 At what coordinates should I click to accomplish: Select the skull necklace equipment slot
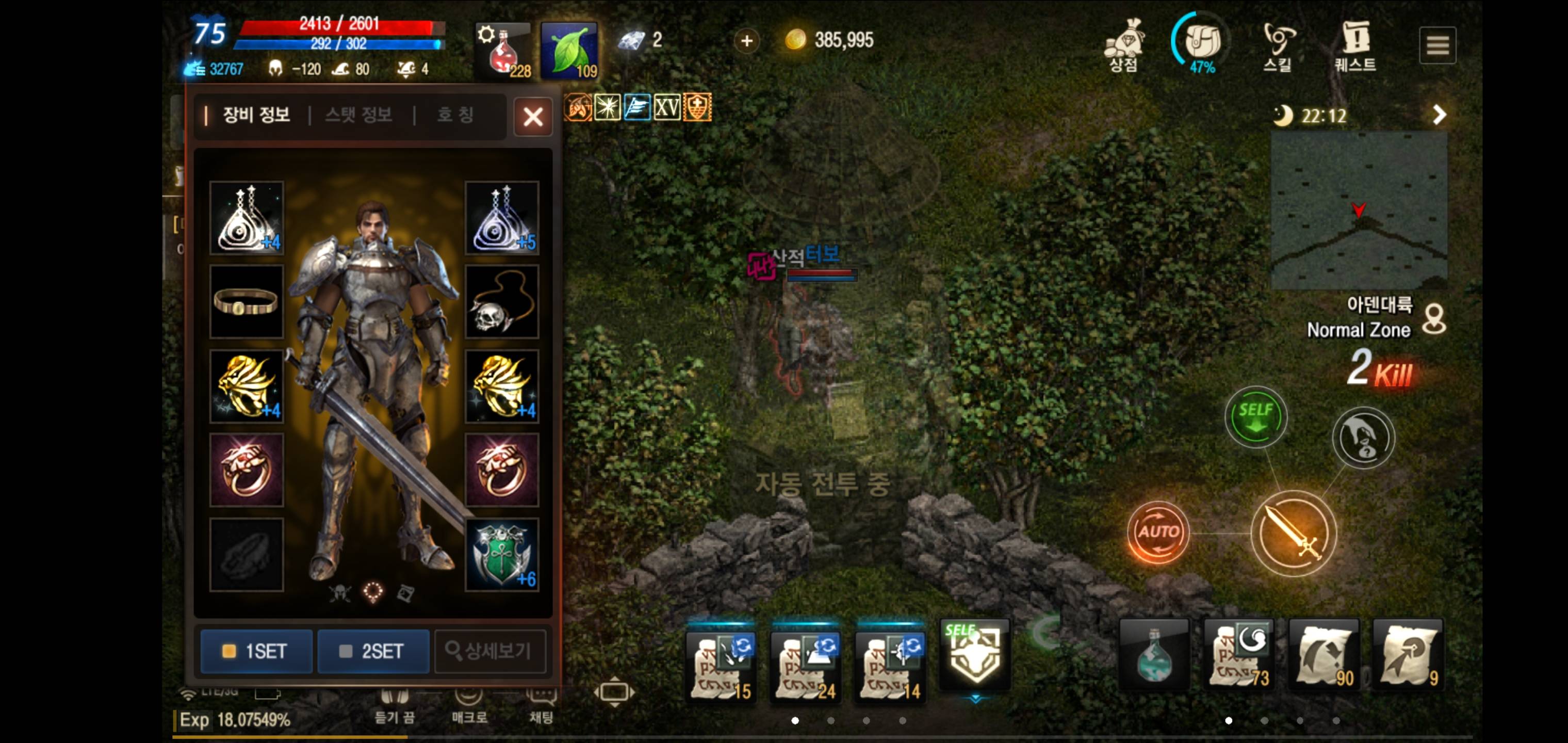pos(501,302)
